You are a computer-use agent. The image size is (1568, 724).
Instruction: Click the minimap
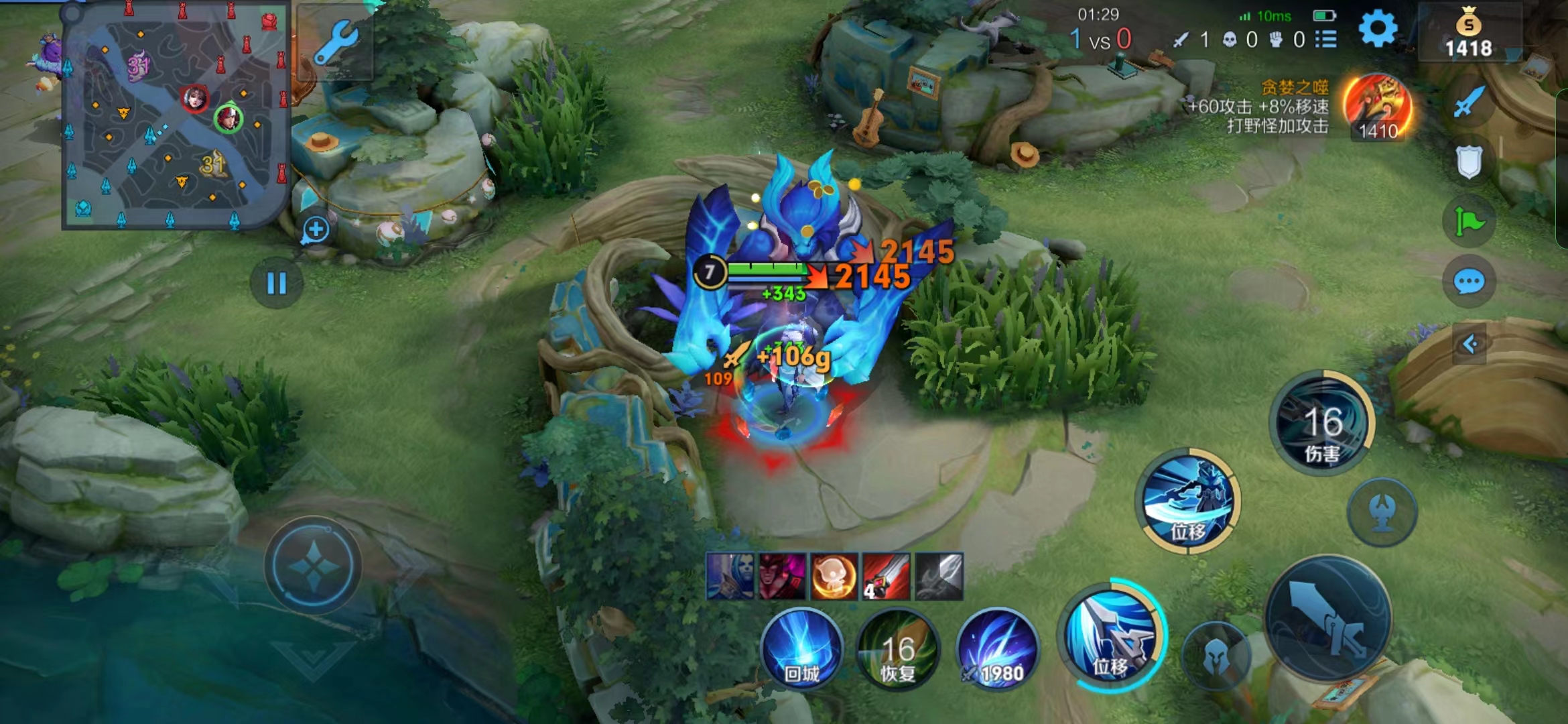click(x=176, y=117)
